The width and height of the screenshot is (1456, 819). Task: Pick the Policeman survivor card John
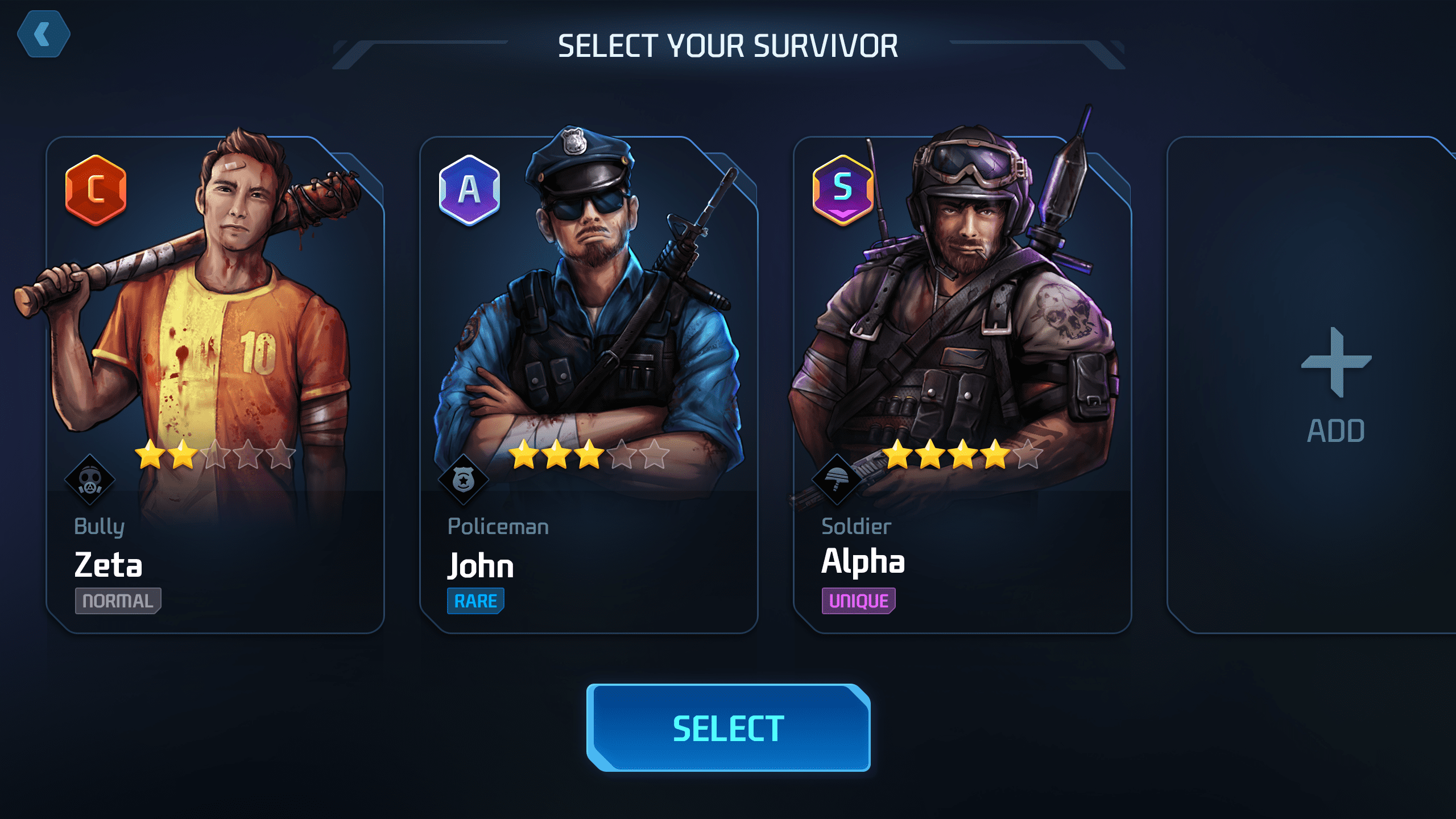point(589,384)
